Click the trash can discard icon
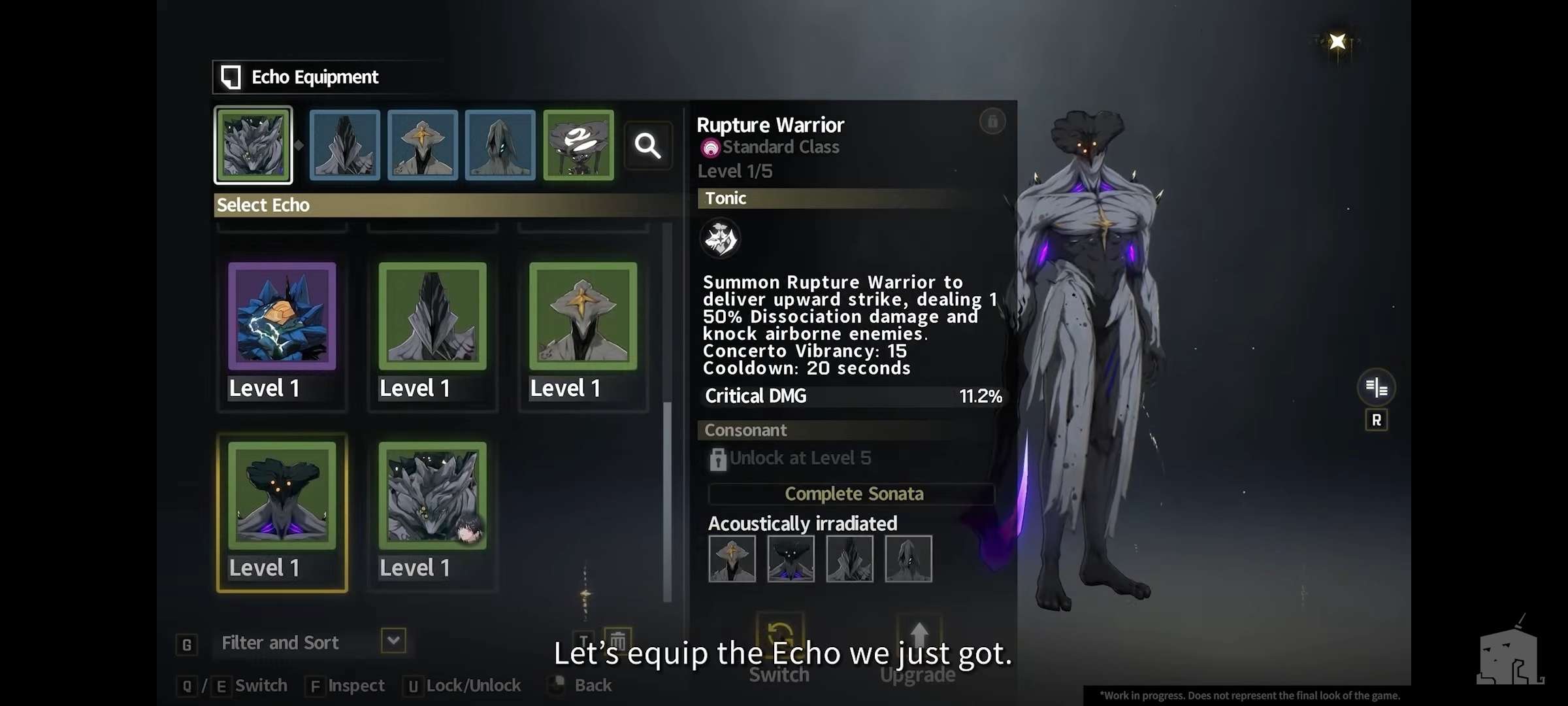 617,639
